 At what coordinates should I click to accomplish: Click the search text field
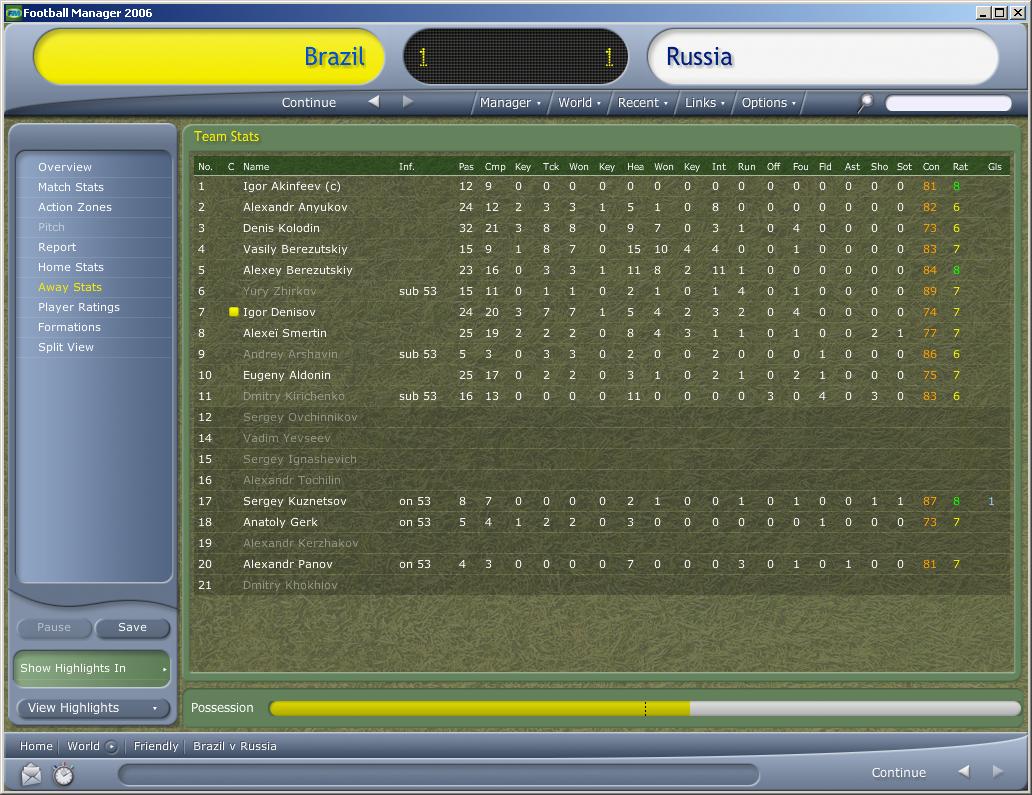(948, 103)
